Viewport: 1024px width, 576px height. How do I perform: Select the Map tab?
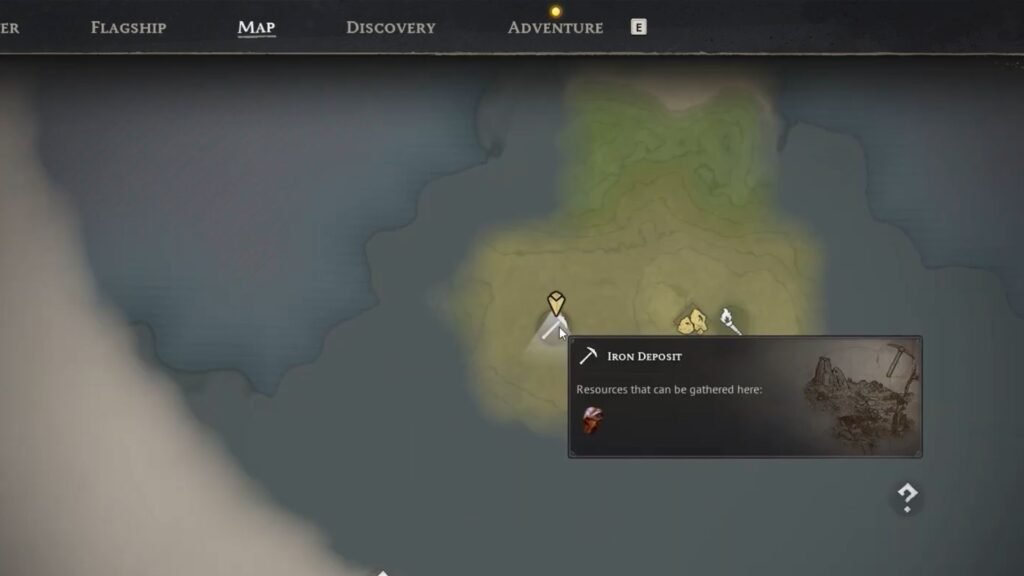[x=256, y=28]
